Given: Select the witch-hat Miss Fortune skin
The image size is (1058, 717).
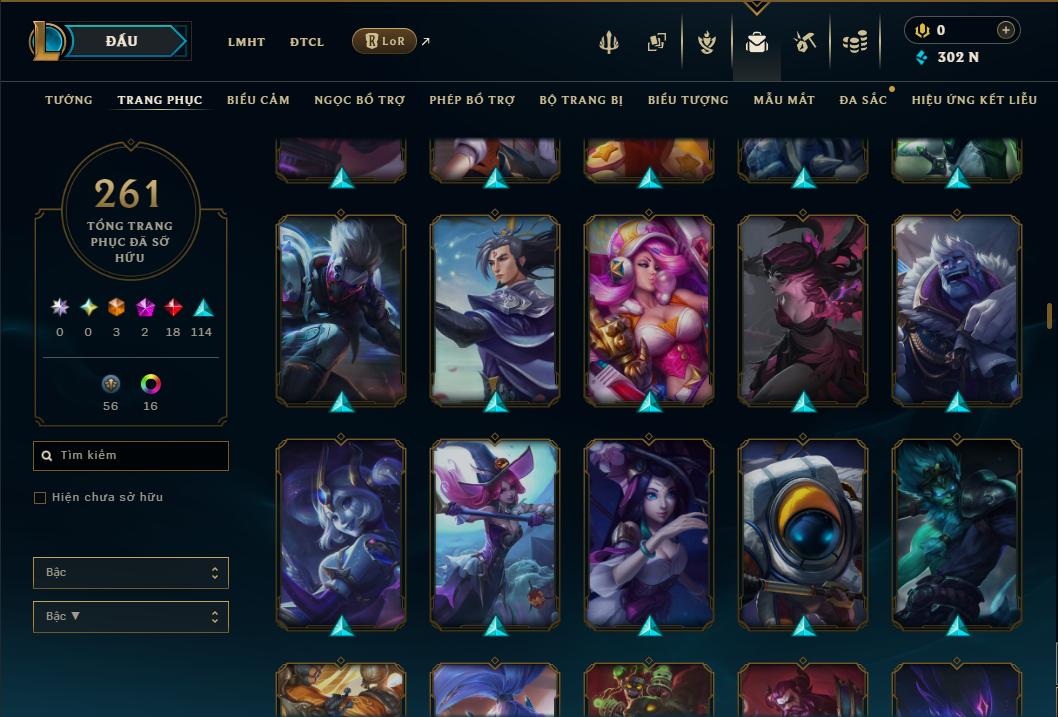Looking at the screenshot, I should pos(495,533).
